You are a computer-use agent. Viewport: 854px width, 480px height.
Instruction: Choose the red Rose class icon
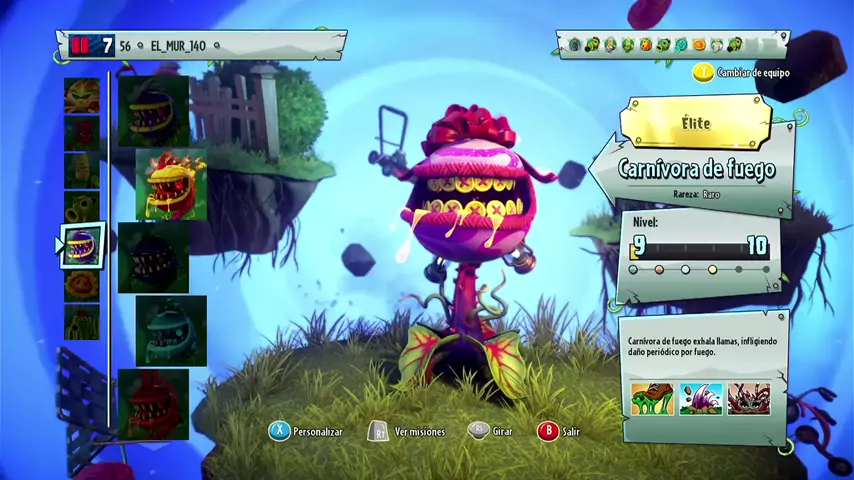(82, 133)
